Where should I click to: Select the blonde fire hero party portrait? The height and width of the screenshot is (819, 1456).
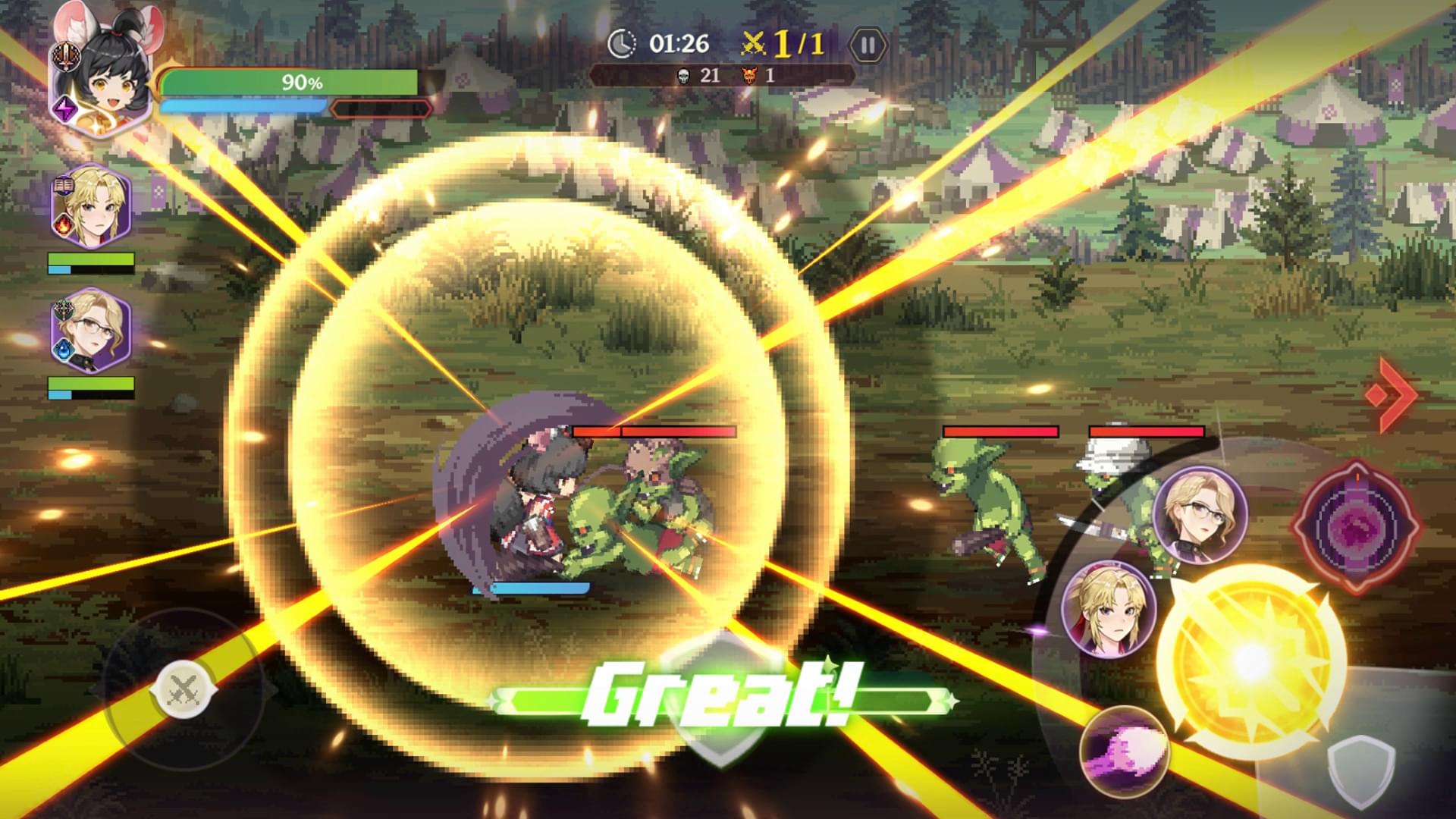click(91, 205)
